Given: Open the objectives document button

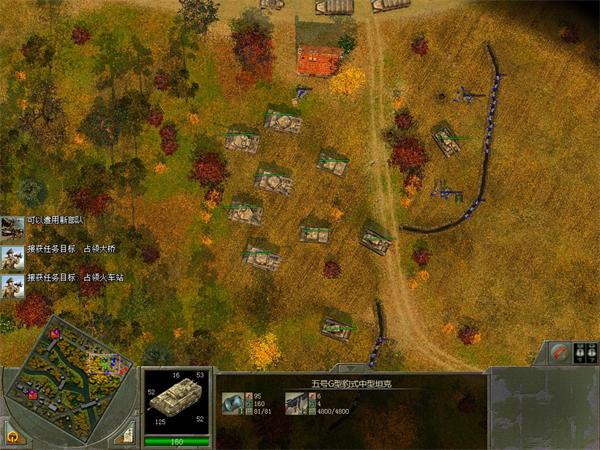Looking at the screenshot, I should (129, 435).
